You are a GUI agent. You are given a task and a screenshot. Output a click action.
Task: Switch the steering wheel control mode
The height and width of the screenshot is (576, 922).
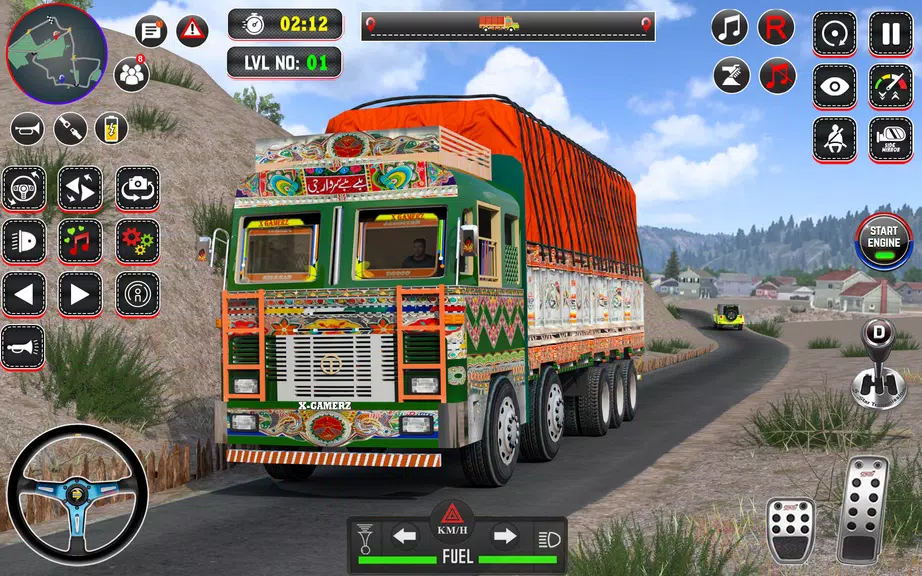23,188
